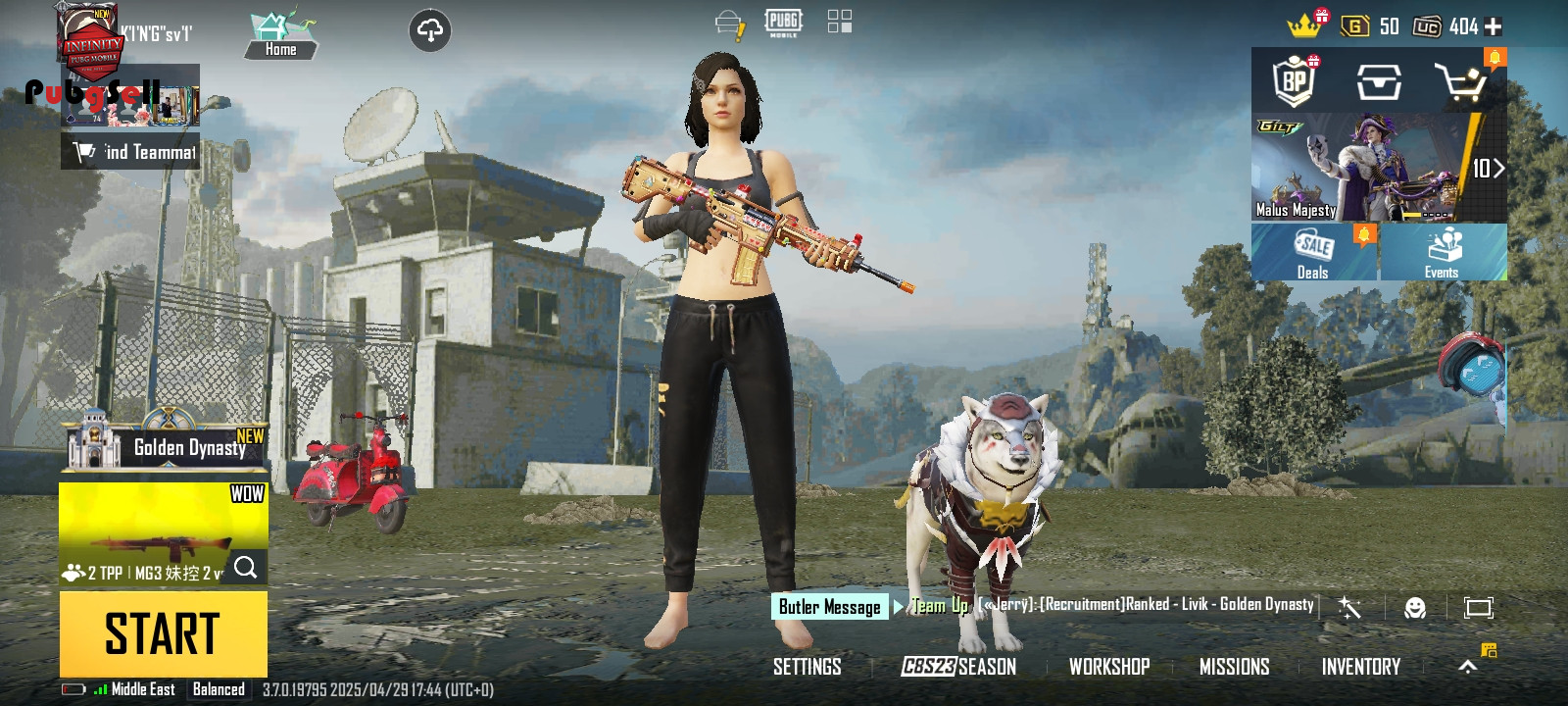Open the Deals sale tile

(1313, 252)
